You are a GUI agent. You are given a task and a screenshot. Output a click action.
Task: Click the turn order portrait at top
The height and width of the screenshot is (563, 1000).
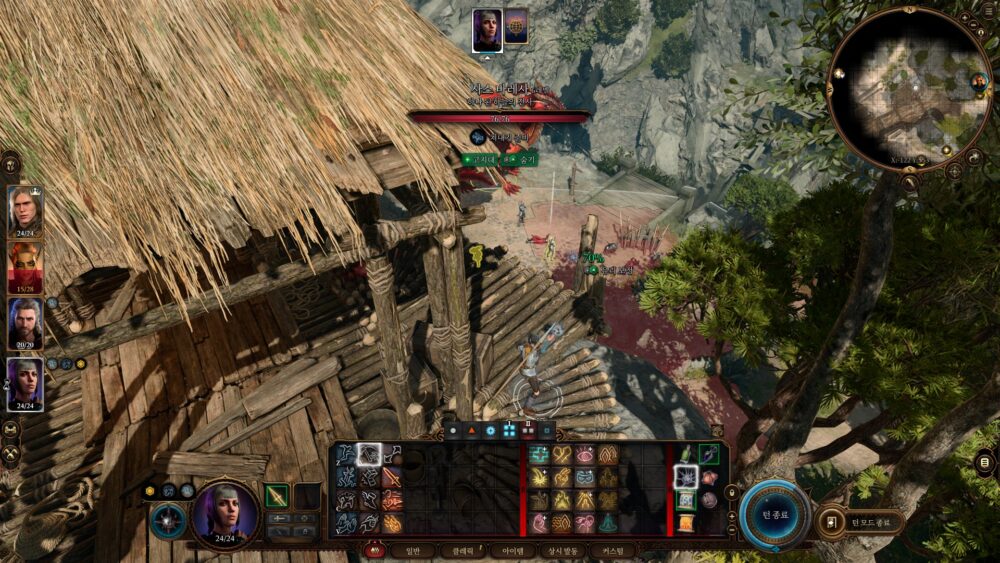(487, 28)
